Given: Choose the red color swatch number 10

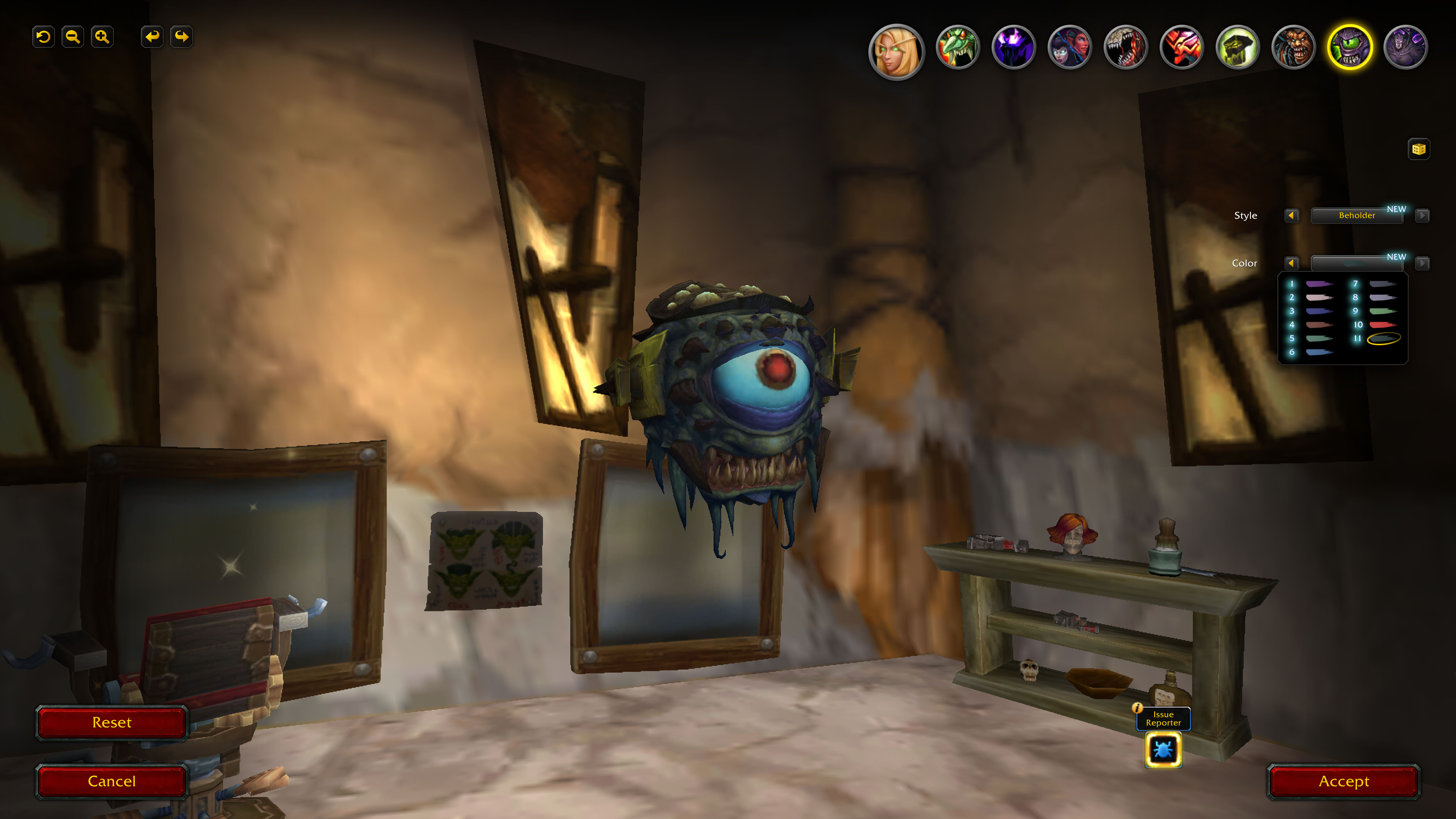Looking at the screenshot, I should pos(1382,325).
